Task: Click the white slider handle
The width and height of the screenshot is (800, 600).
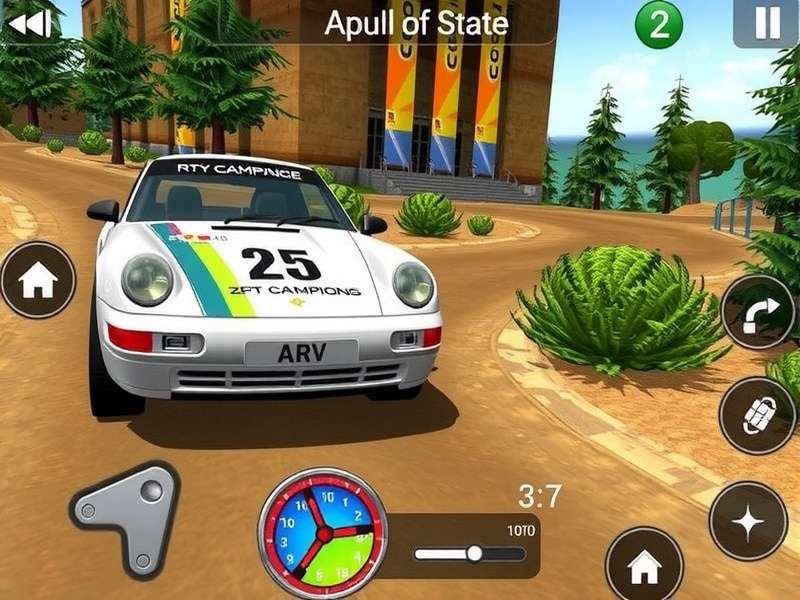Action: tap(474, 553)
